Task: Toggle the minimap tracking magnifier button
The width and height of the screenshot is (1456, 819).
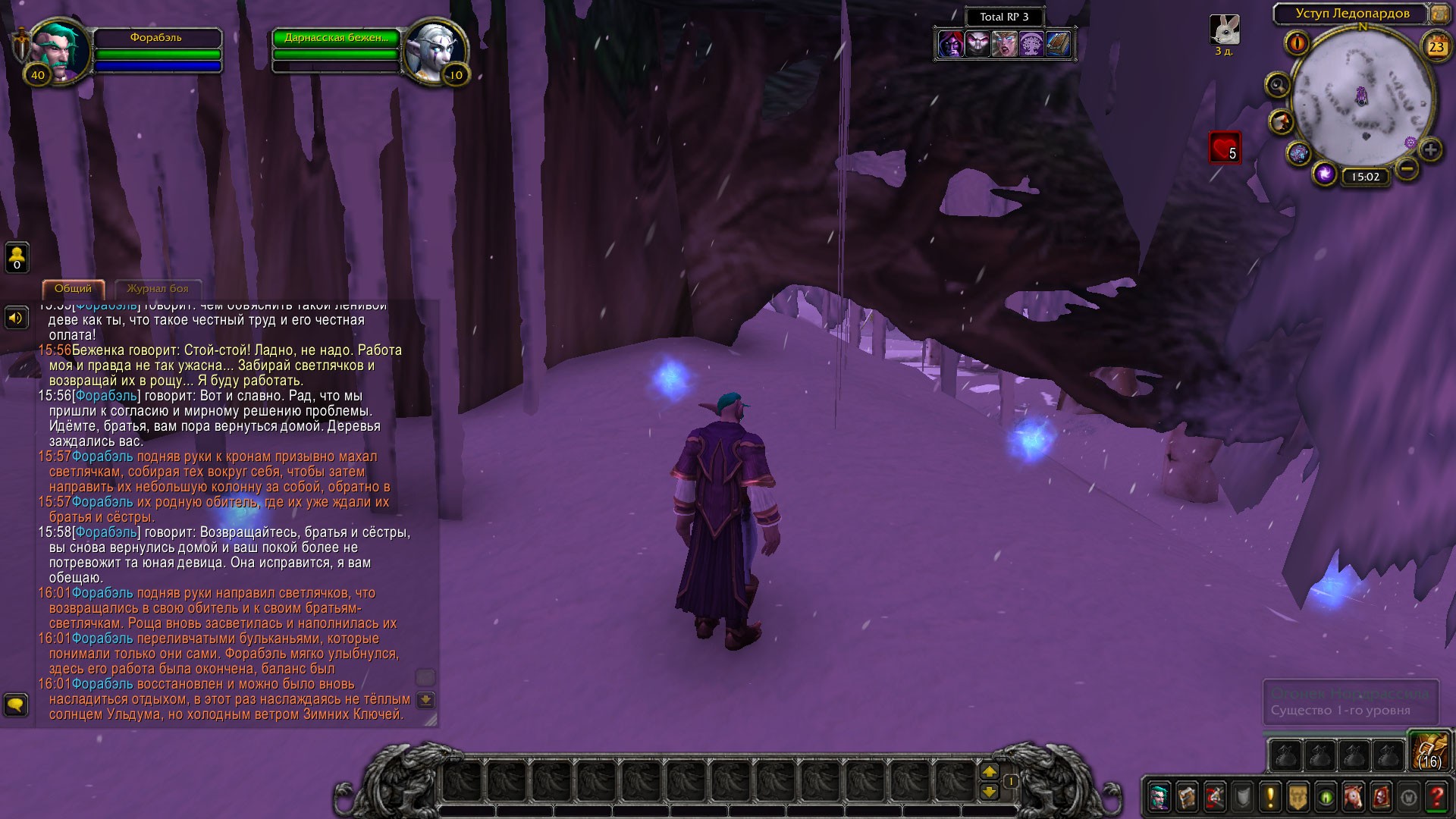Action: (1278, 85)
